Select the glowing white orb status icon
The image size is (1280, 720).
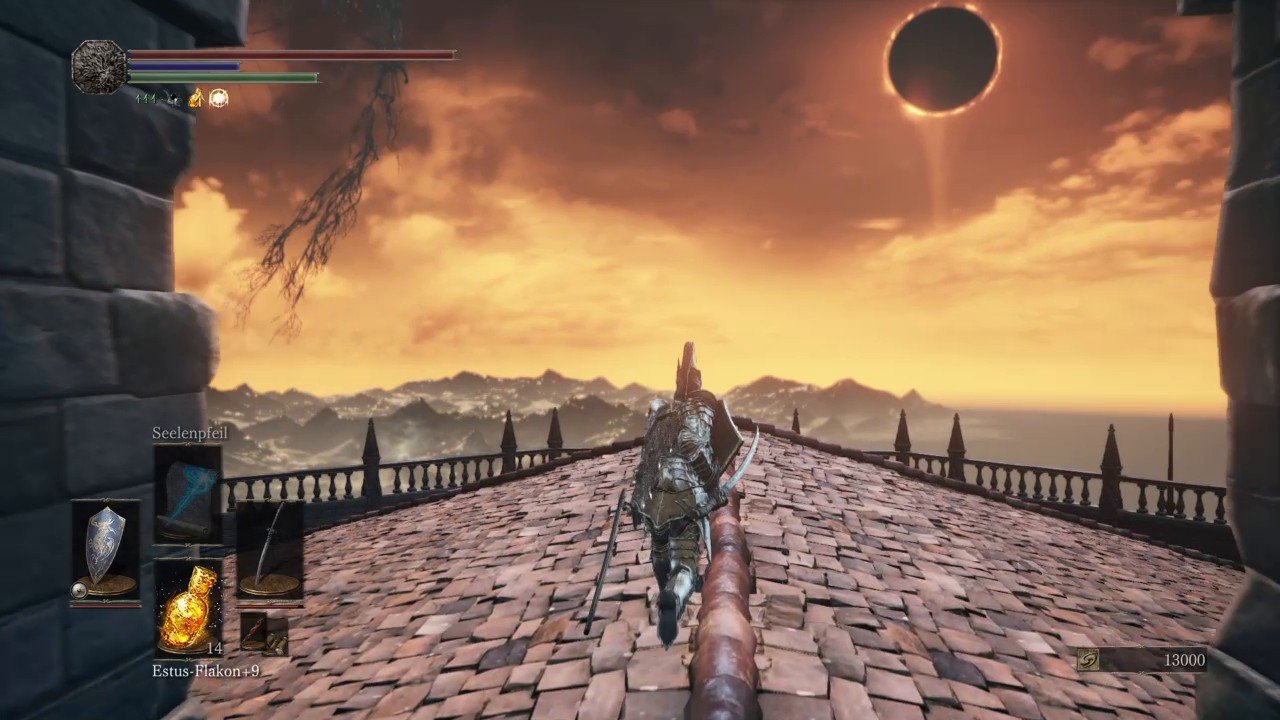pos(218,98)
